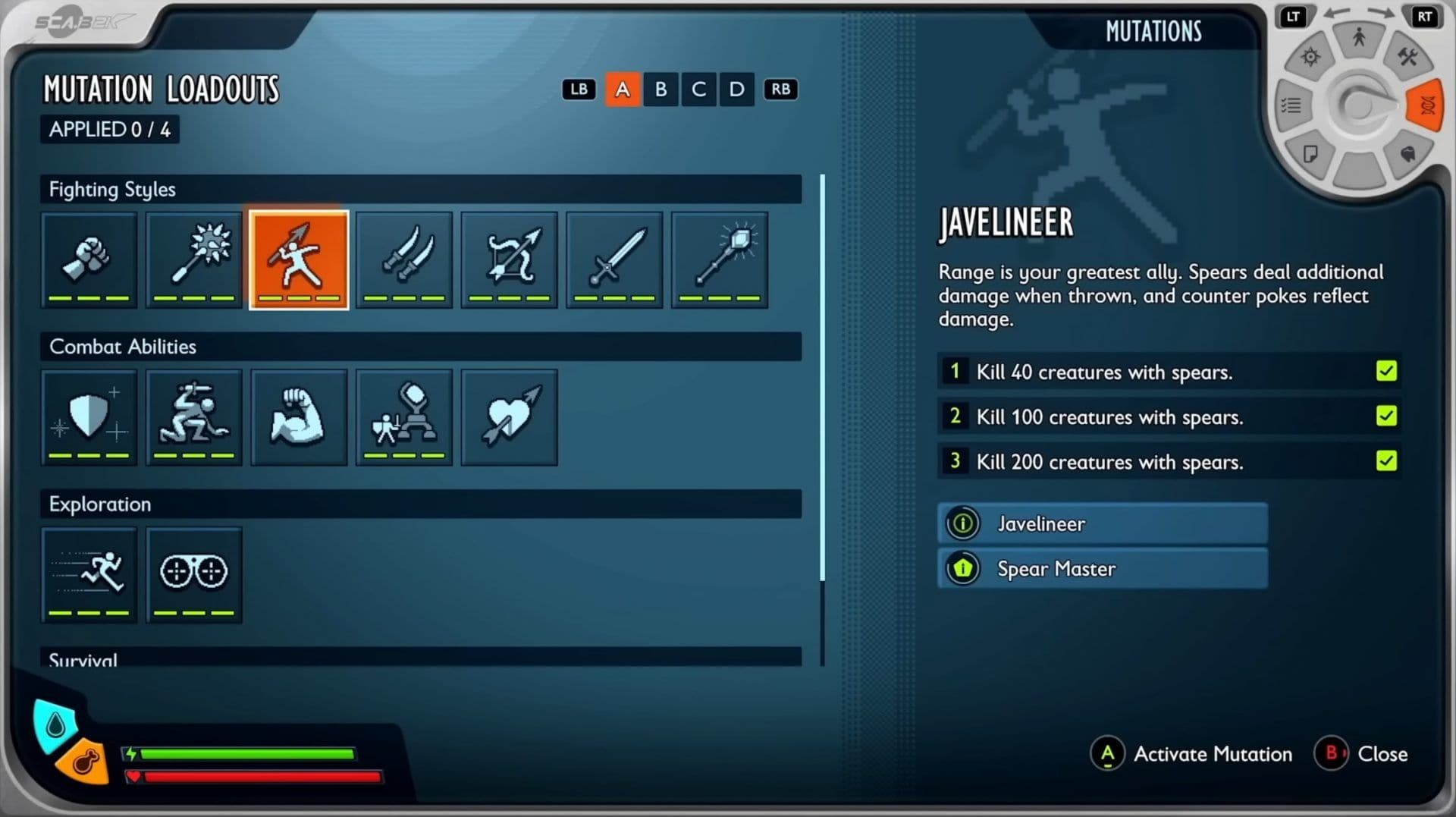Choose the binoculars exploration mutation
This screenshot has height=817, width=1456.
click(x=194, y=574)
